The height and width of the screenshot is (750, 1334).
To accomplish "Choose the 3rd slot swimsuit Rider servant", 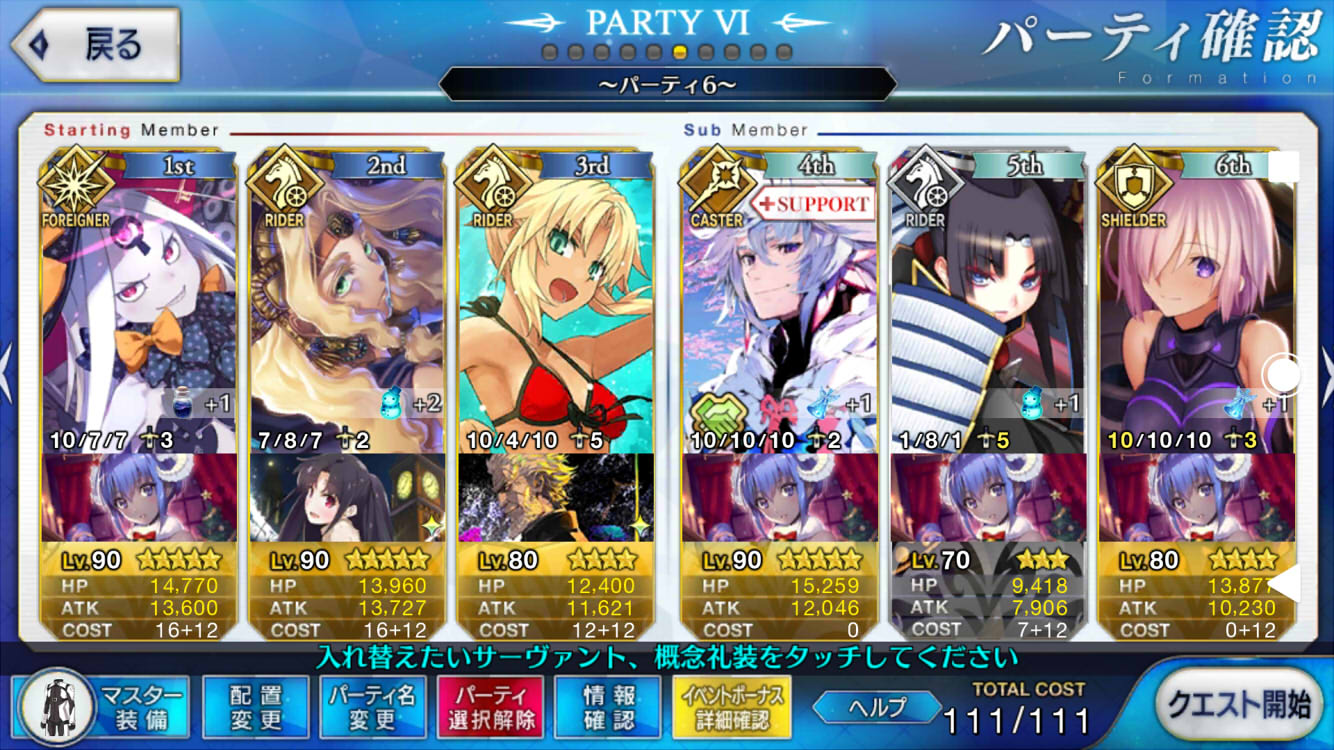I will pyautogui.click(x=555, y=300).
